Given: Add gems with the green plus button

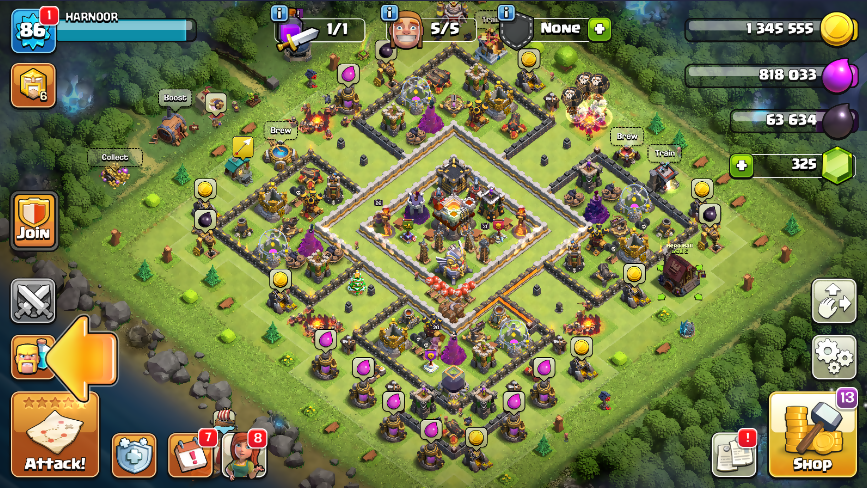Looking at the screenshot, I should click(741, 165).
